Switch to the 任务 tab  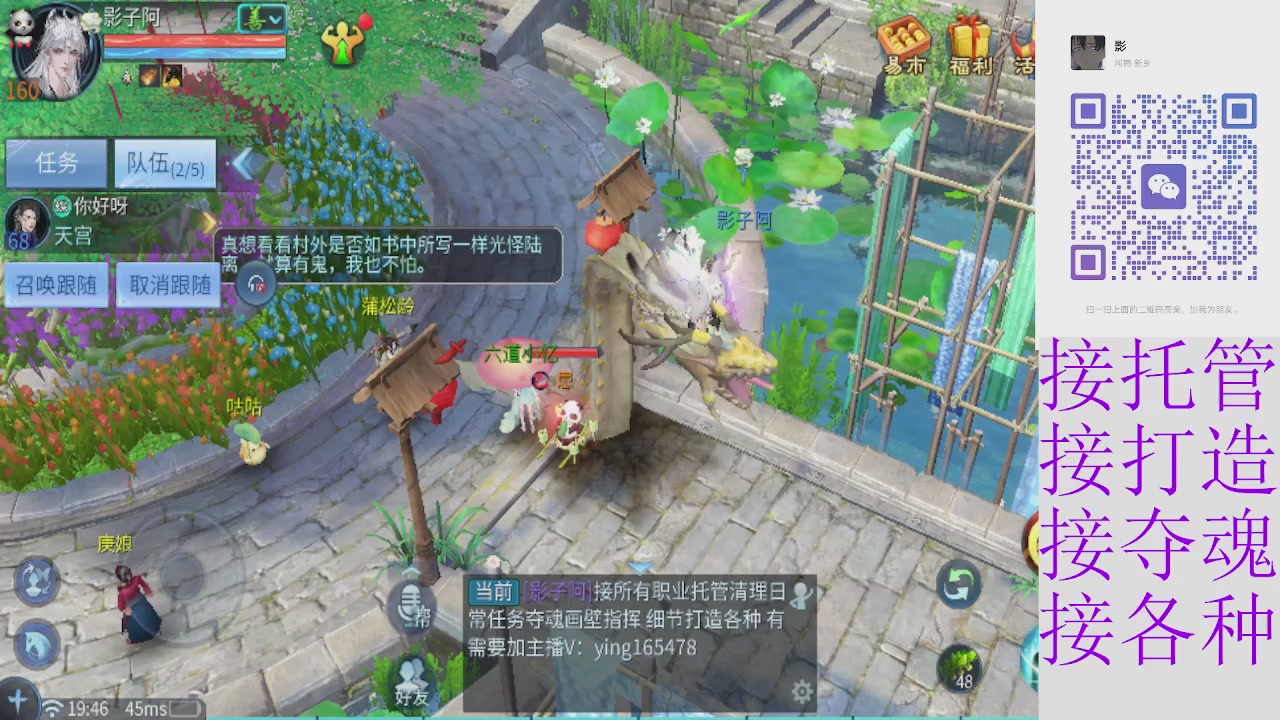(x=56, y=164)
